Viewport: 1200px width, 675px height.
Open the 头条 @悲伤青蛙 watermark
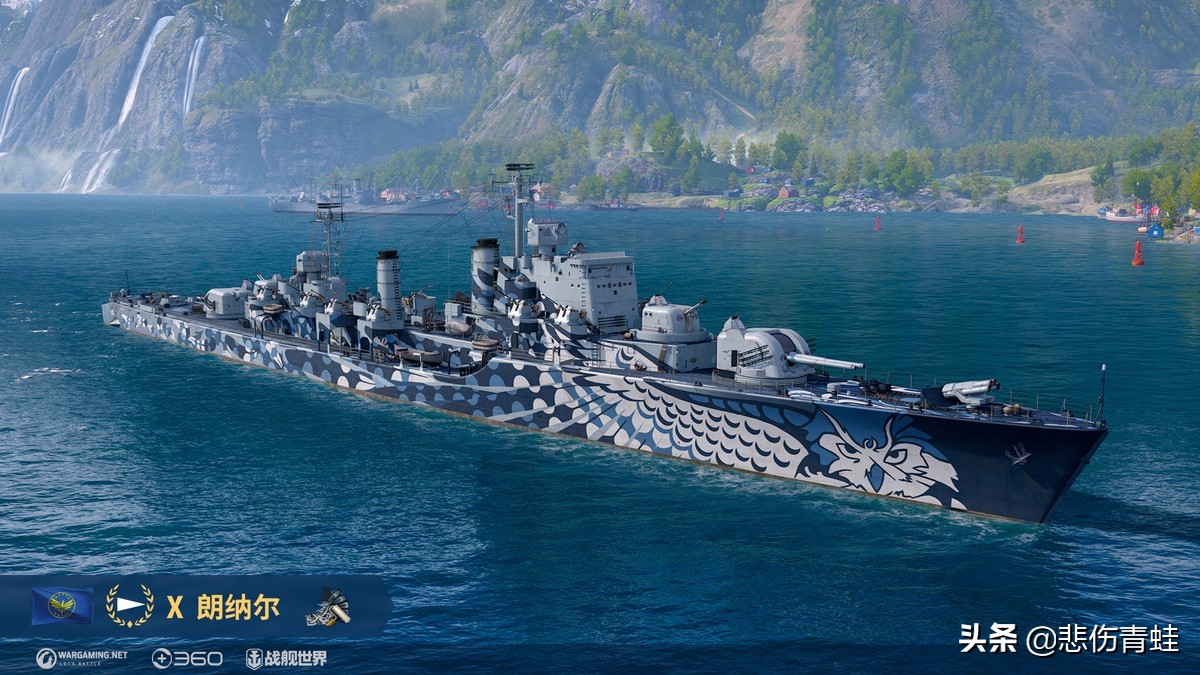click(1069, 638)
